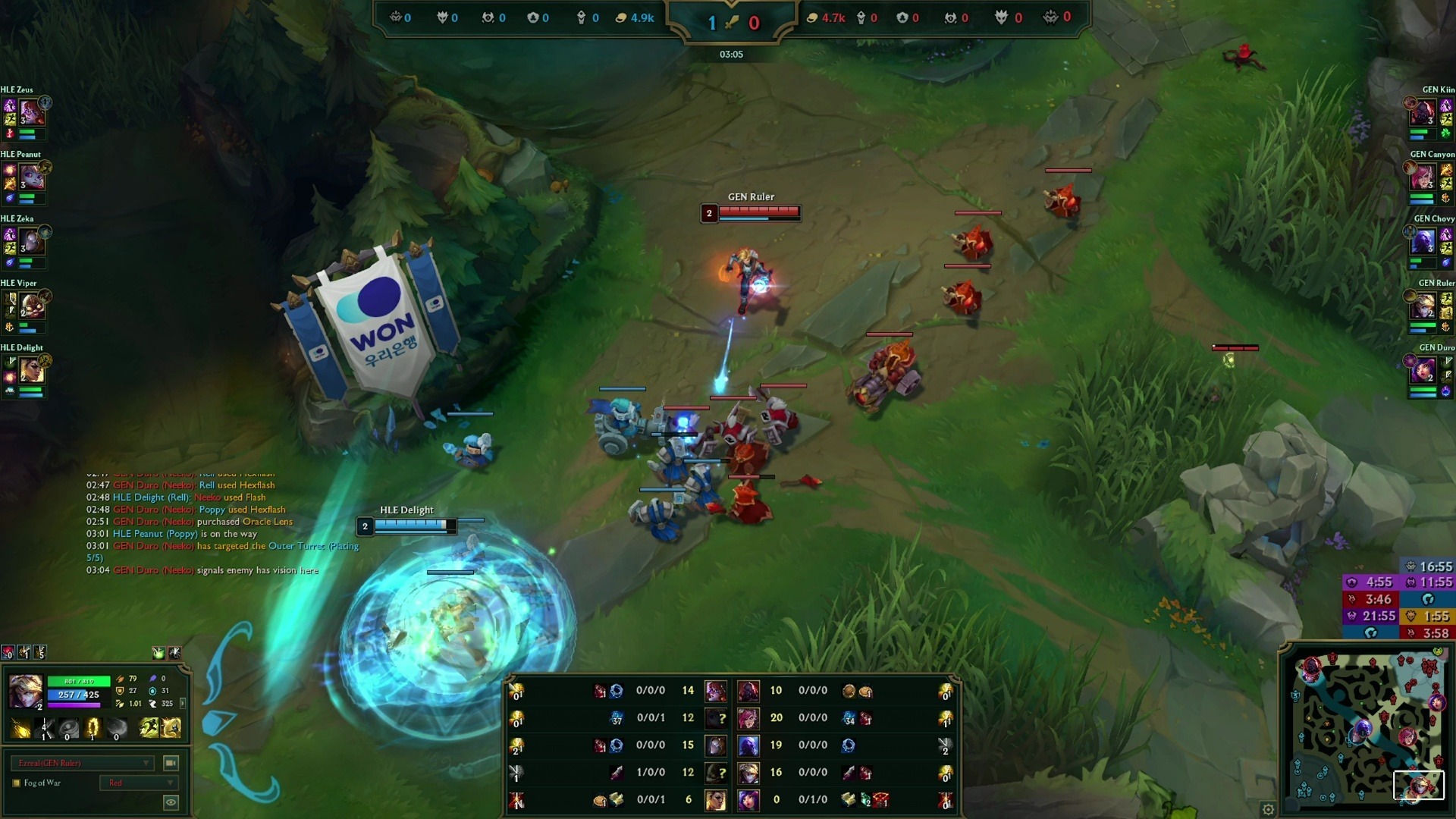Image resolution: width=1456 pixels, height=819 pixels.
Task: Click the camera button beside the champion dropdown
Action: click(x=171, y=763)
